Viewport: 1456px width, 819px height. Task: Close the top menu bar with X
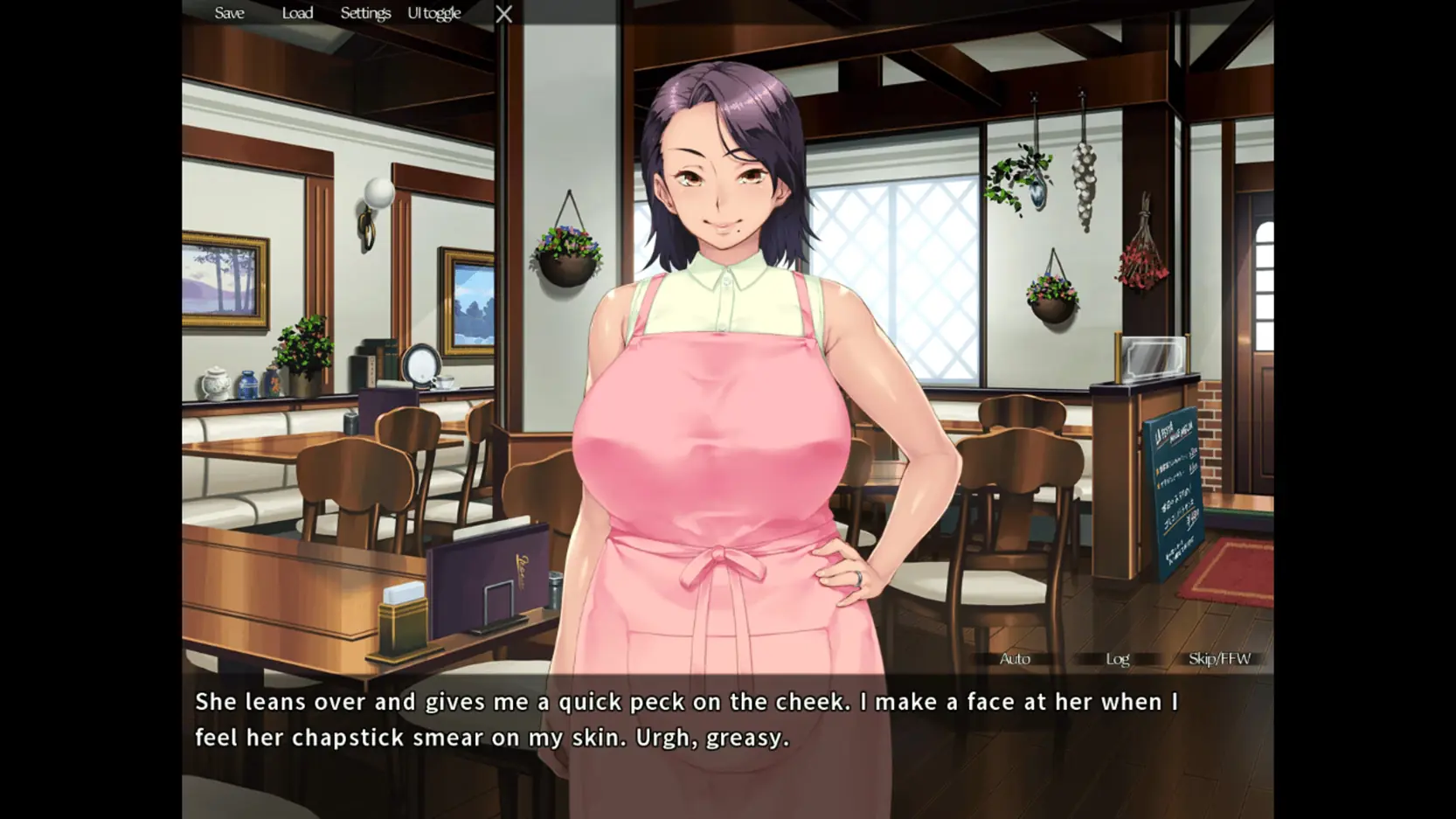[x=504, y=14]
